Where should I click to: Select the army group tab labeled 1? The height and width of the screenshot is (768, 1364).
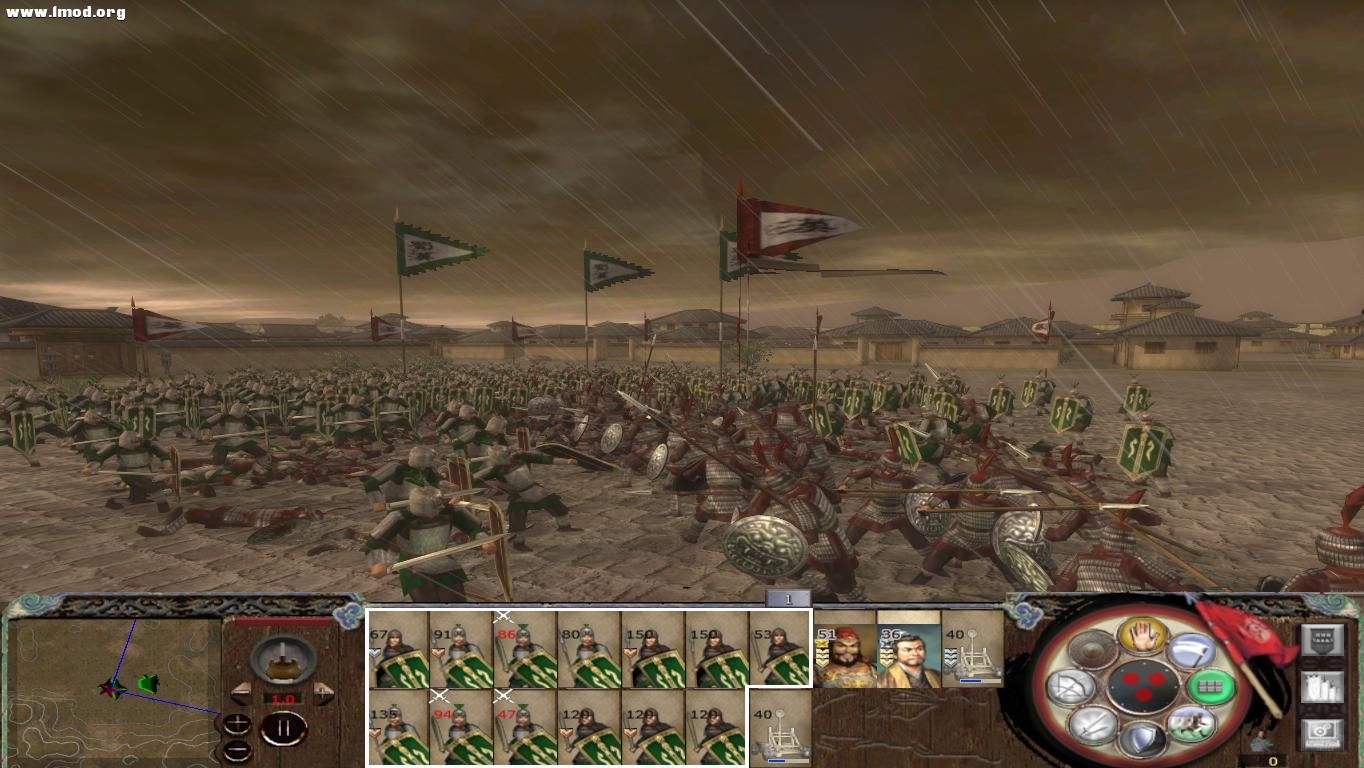click(787, 598)
